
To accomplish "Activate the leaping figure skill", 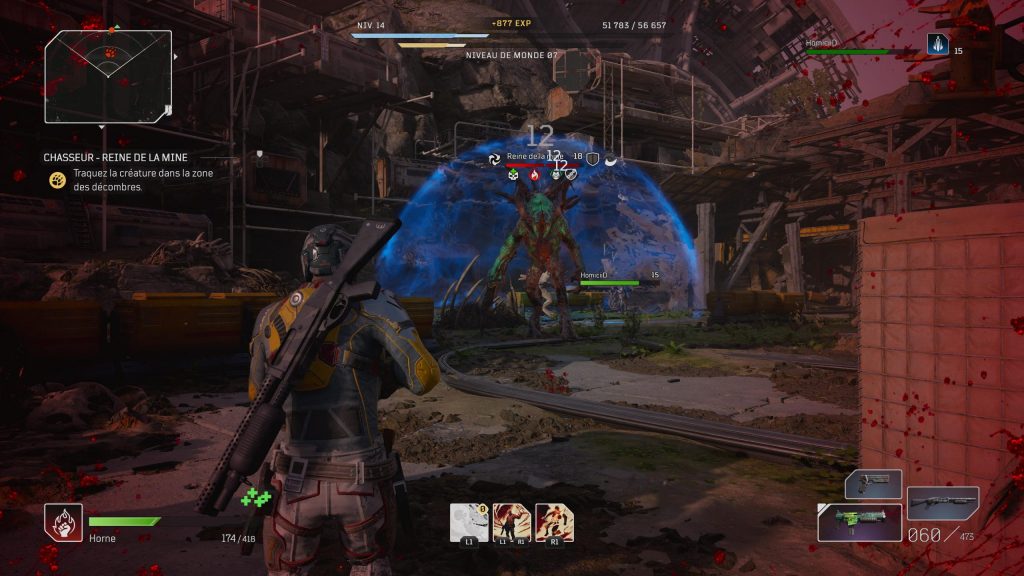I will (555, 521).
